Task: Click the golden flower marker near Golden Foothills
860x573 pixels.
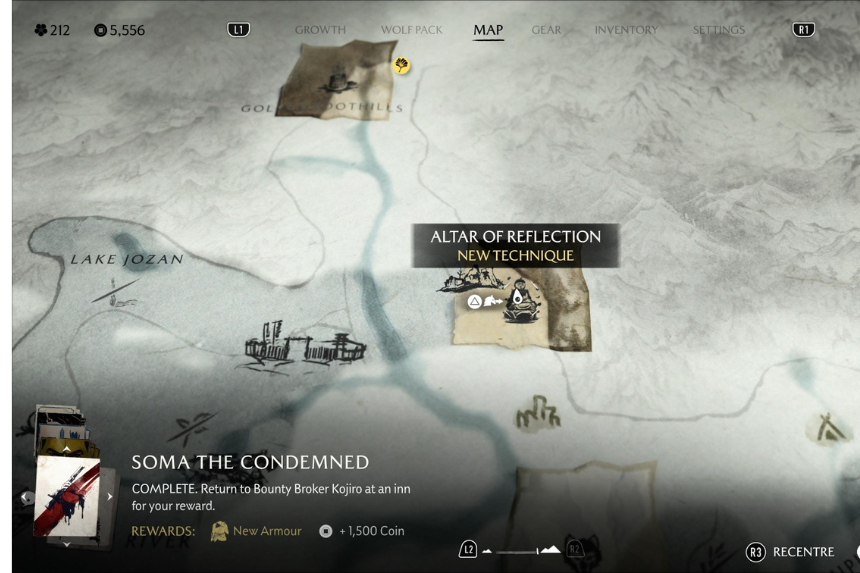Action: pos(402,66)
